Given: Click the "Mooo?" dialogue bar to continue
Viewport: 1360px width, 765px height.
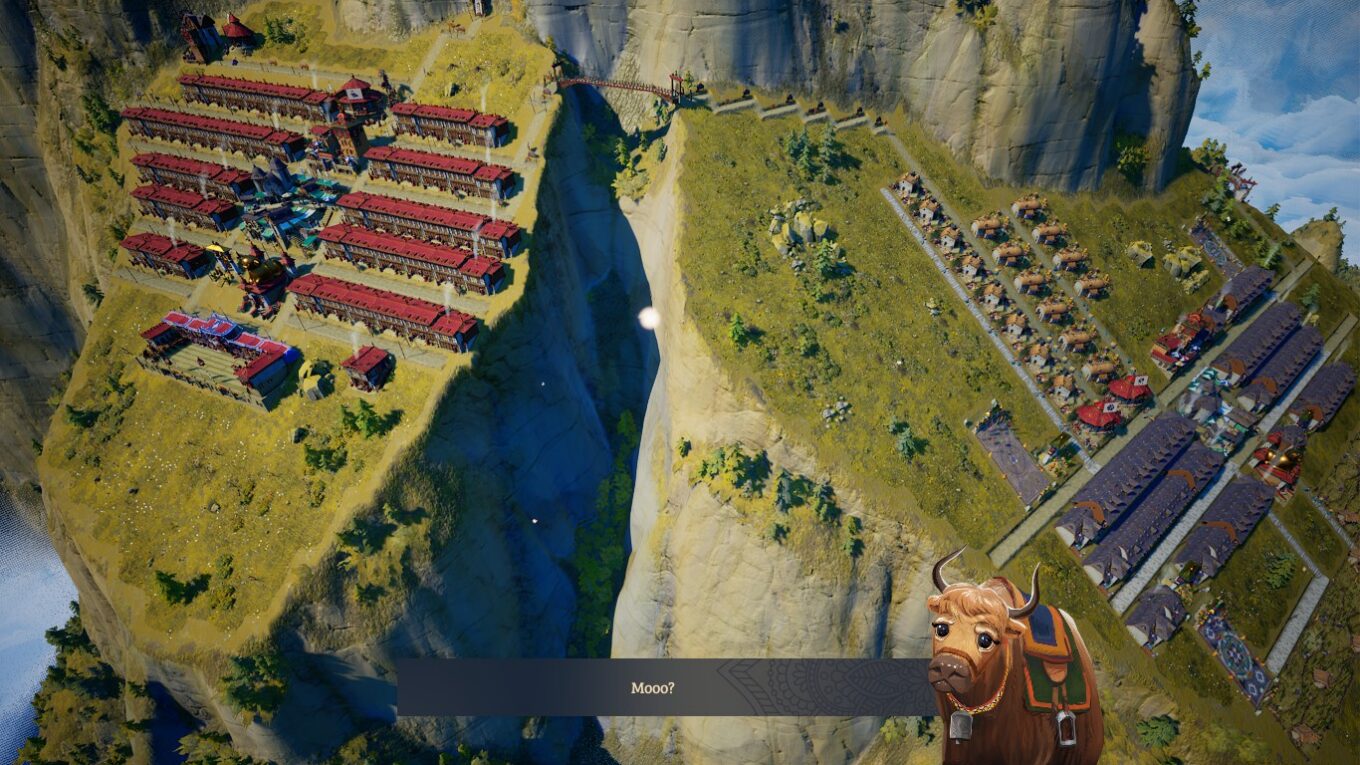Looking at the screenshot, I should pyautogui.click(x=660, y=688).
